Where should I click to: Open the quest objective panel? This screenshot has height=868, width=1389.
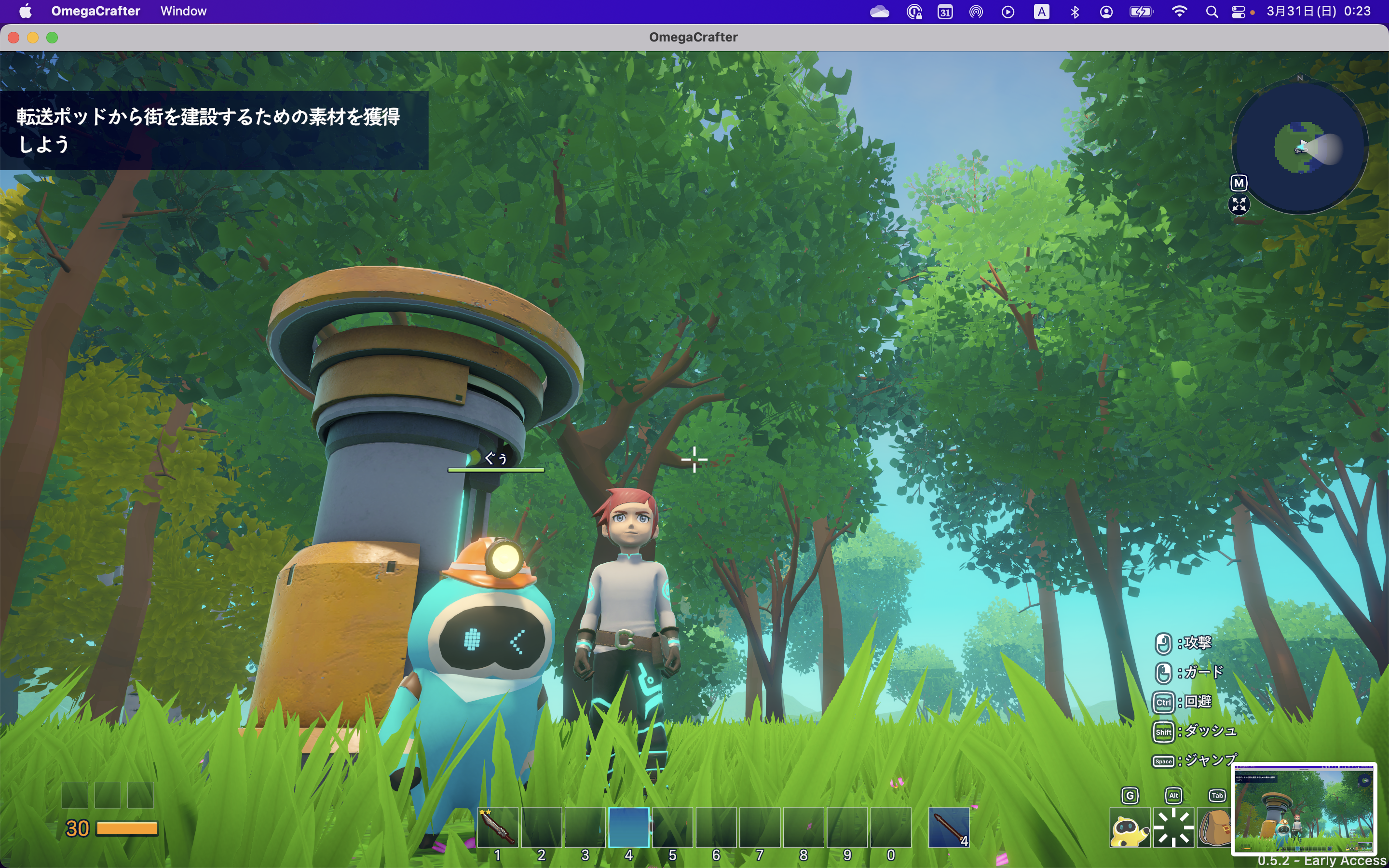tap(214, 130)
